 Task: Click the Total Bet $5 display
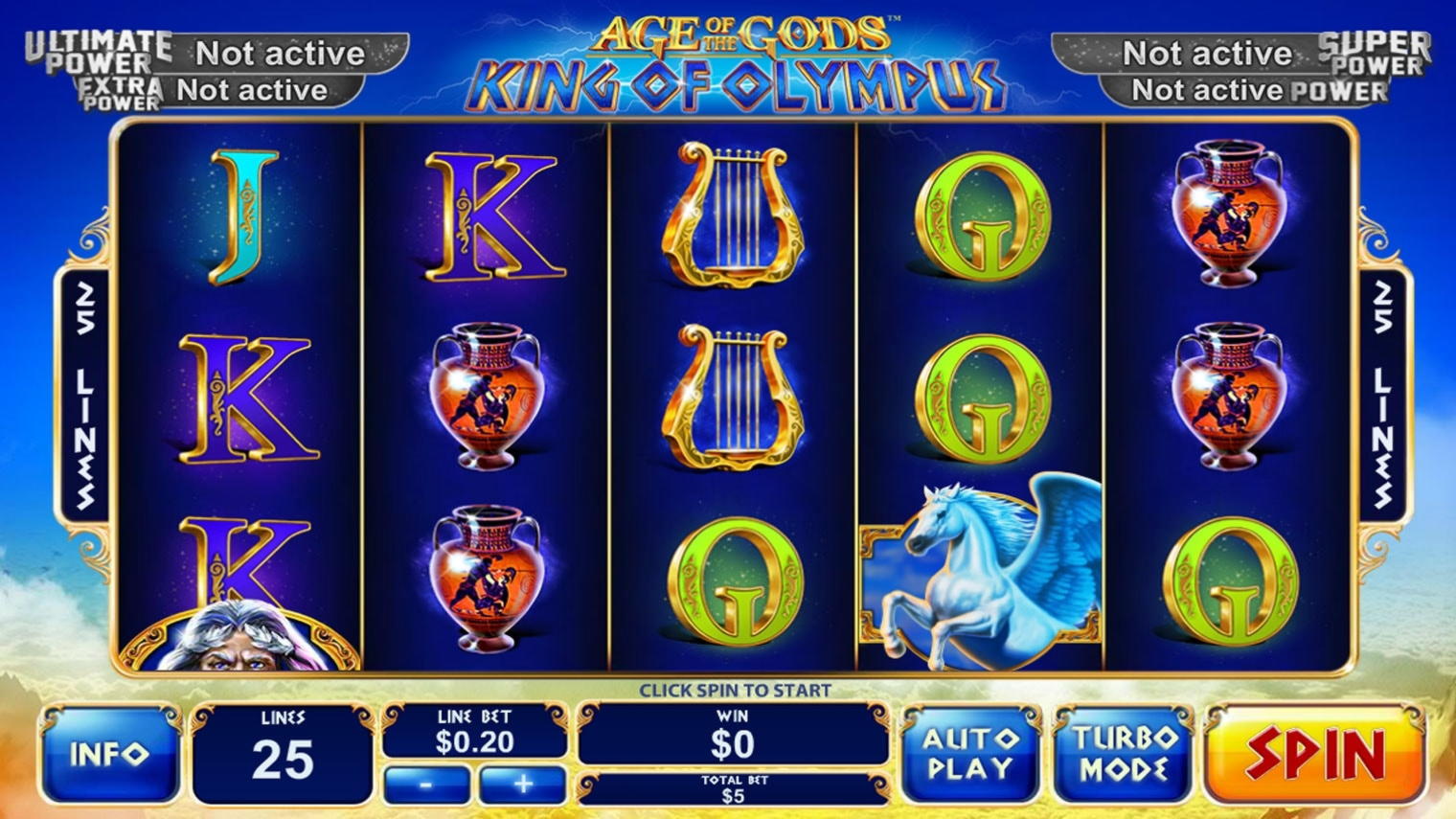733,789
